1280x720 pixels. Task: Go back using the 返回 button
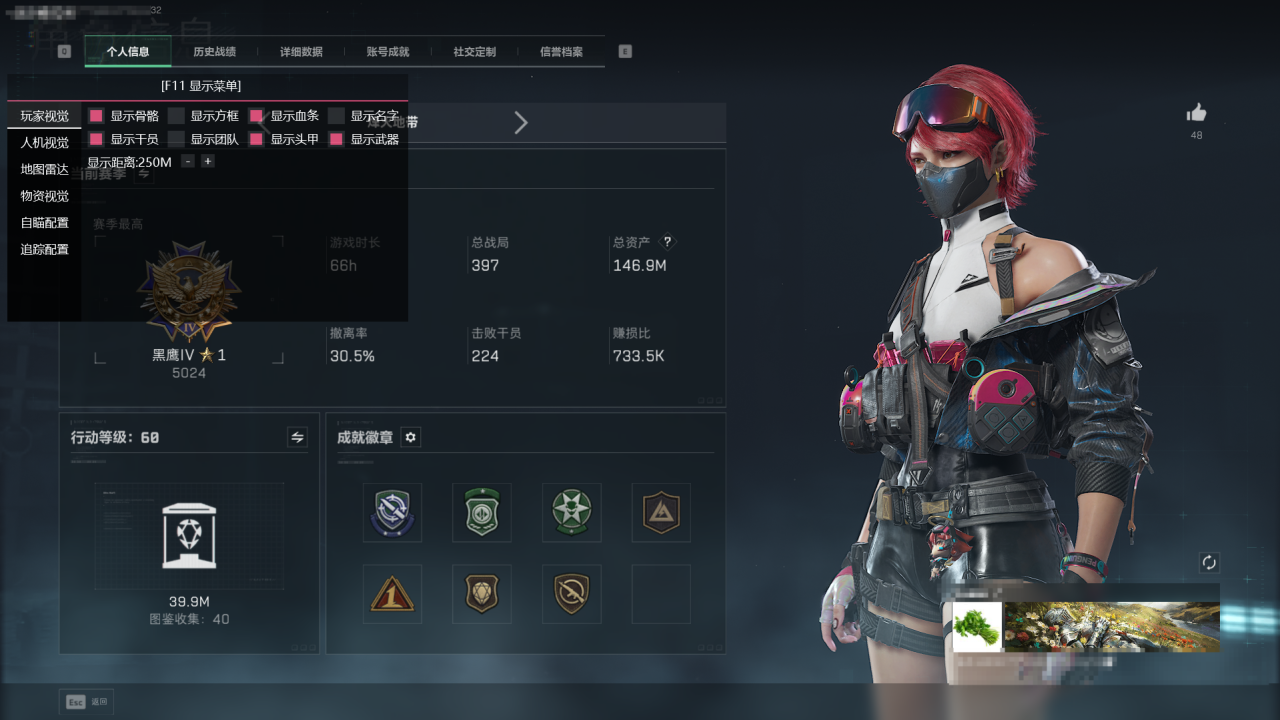tap(87, 702)
